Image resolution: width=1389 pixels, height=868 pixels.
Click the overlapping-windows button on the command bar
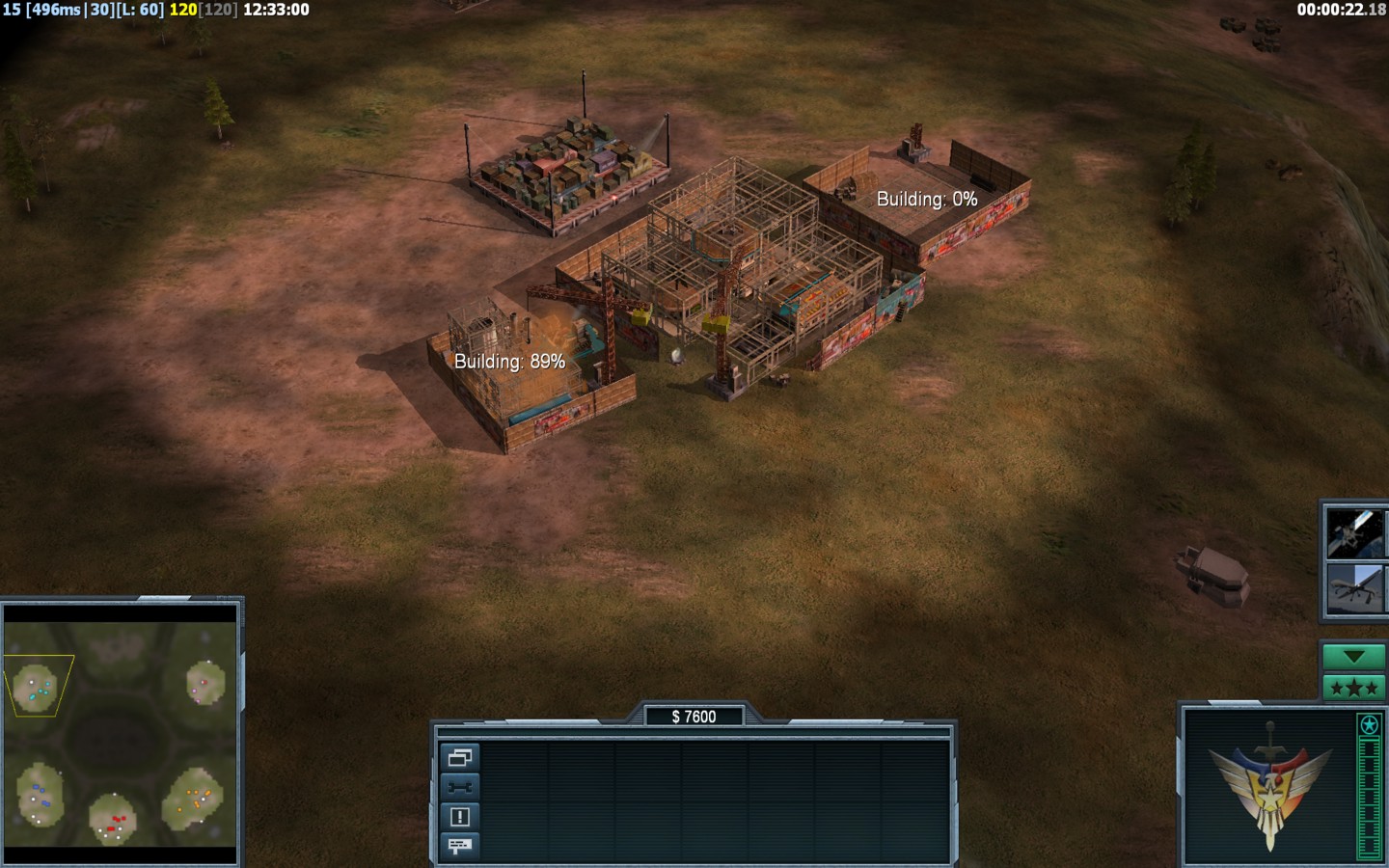coord(460,757)
